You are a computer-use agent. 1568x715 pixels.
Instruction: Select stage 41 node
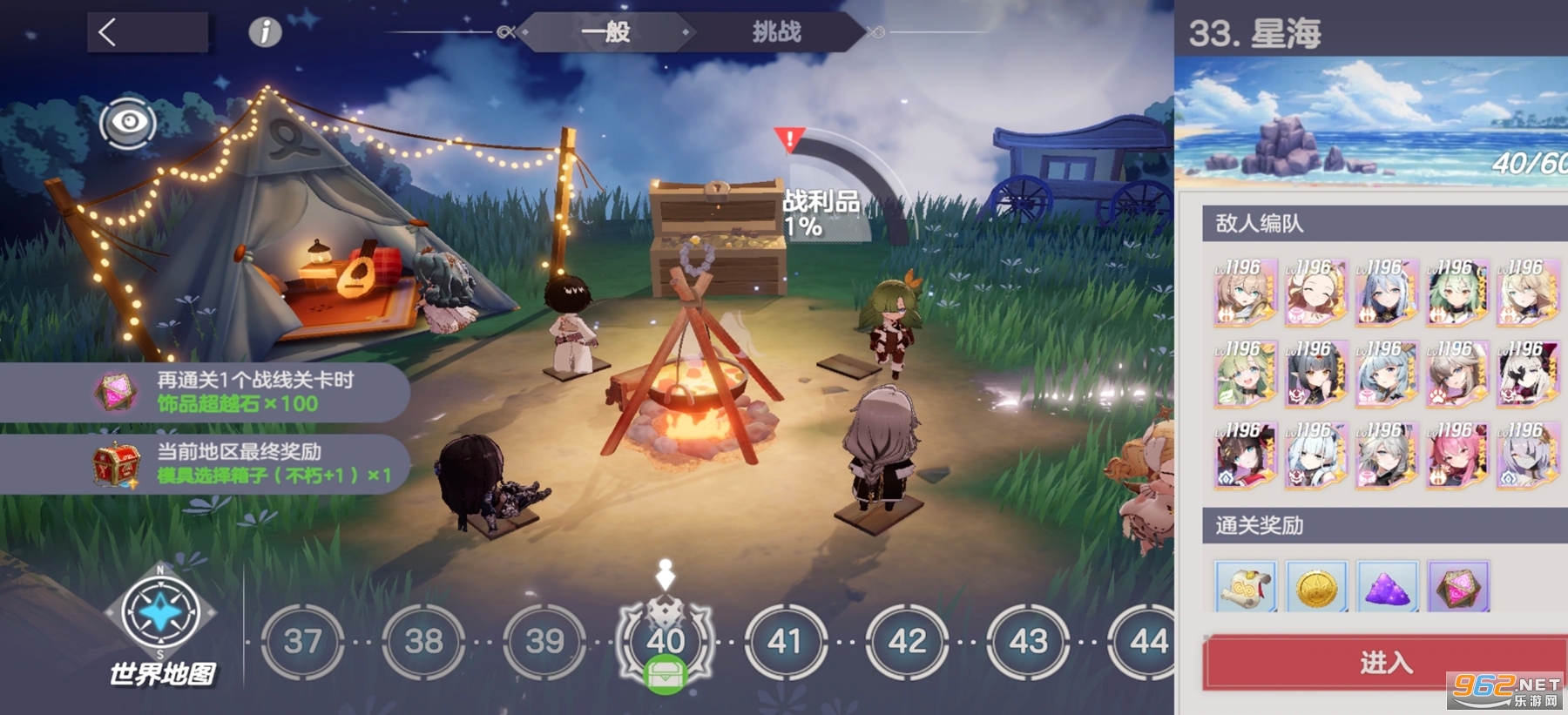[x=786, y=642]
